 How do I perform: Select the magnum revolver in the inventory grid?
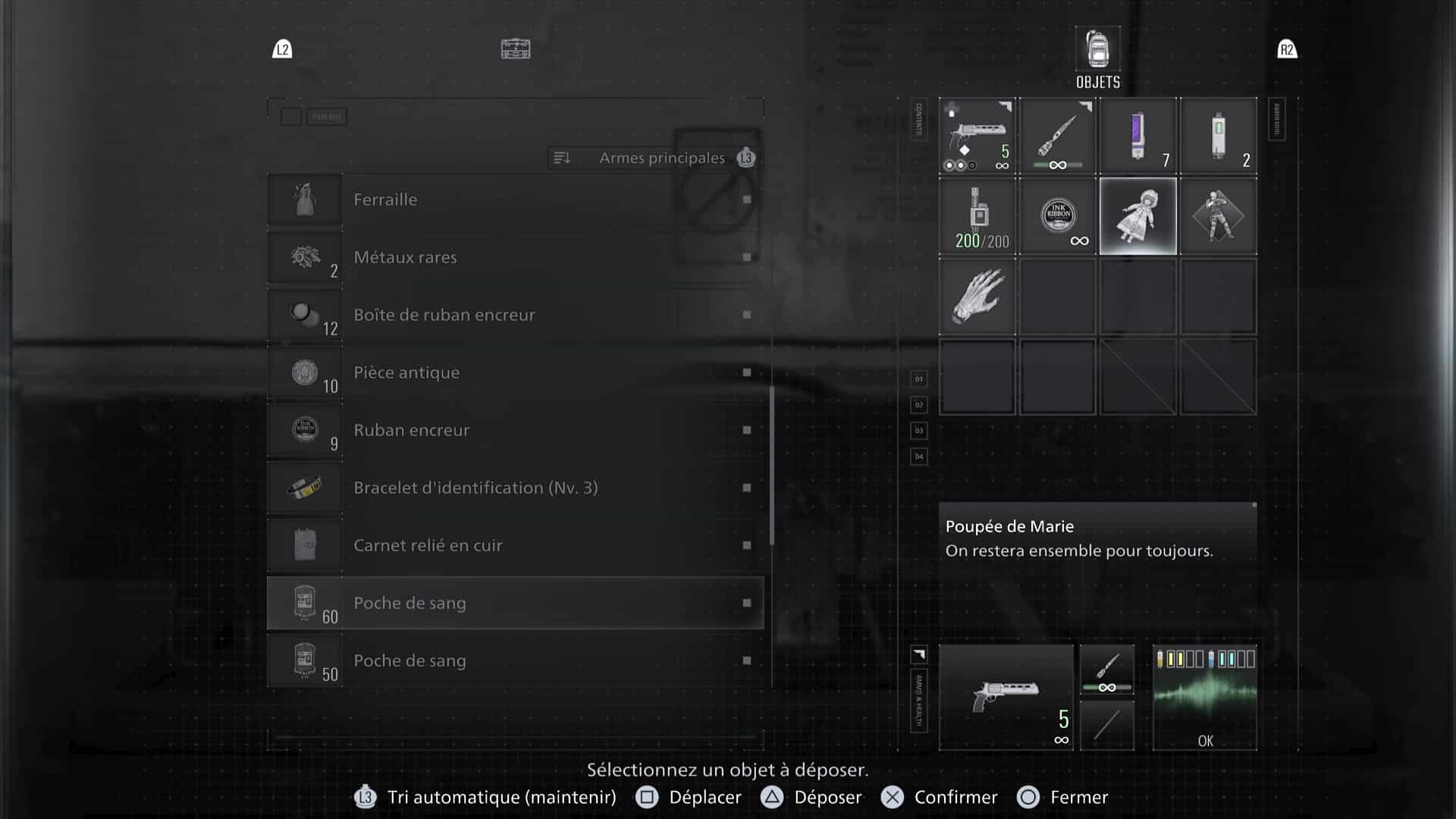tap(977, 135)
